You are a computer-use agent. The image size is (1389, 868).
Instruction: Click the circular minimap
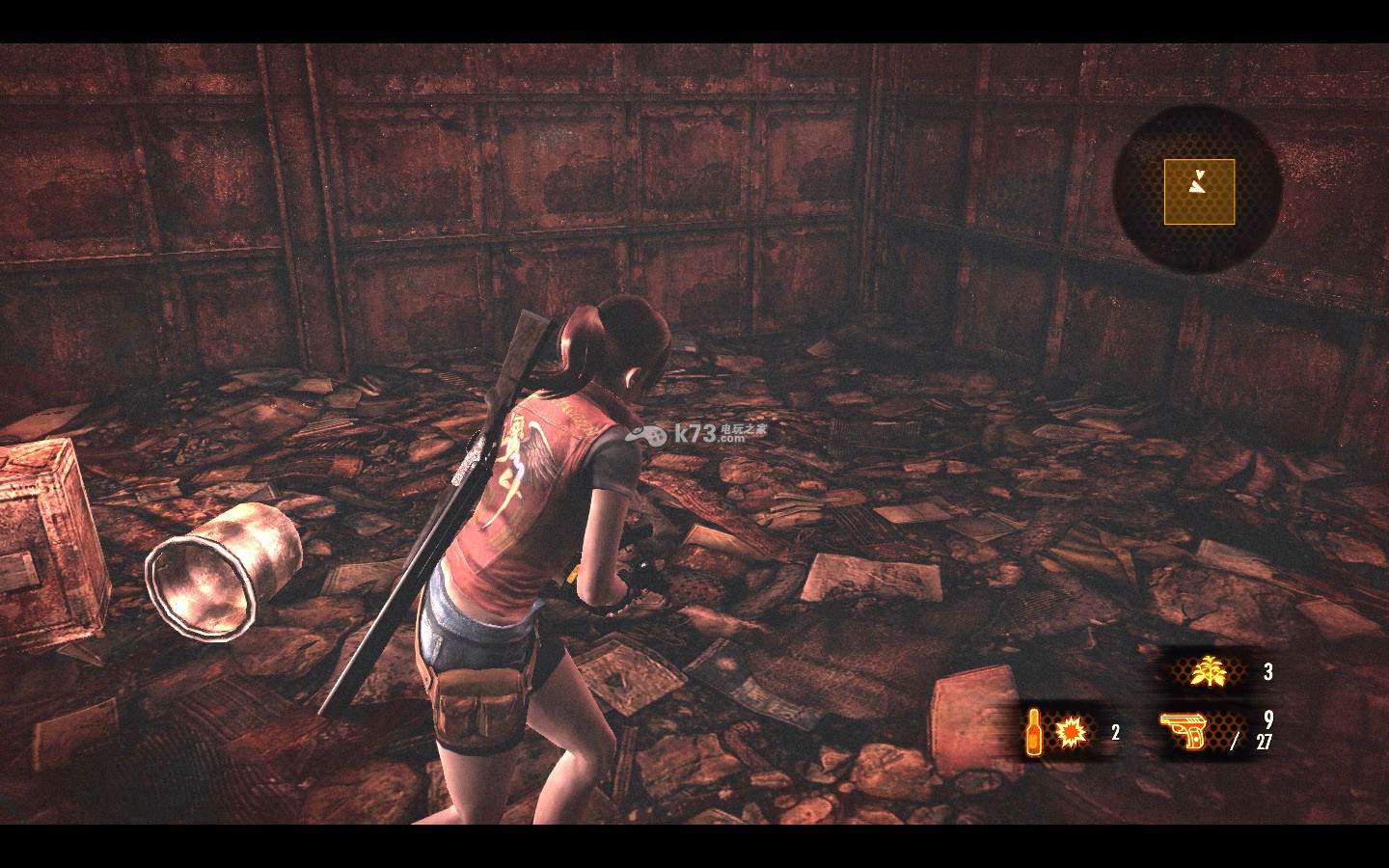click(1198, 190)
